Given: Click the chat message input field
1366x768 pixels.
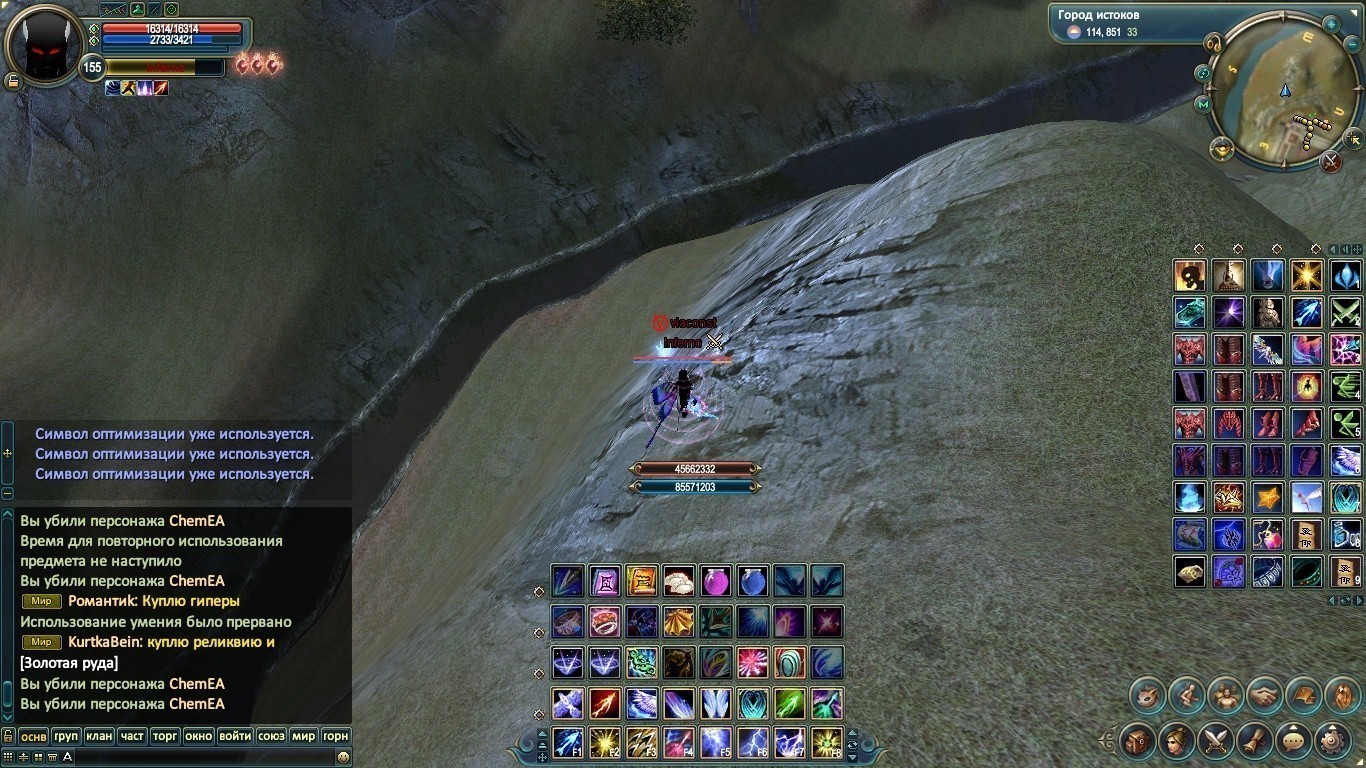Looking at the screenshot, I should (200, 758).
